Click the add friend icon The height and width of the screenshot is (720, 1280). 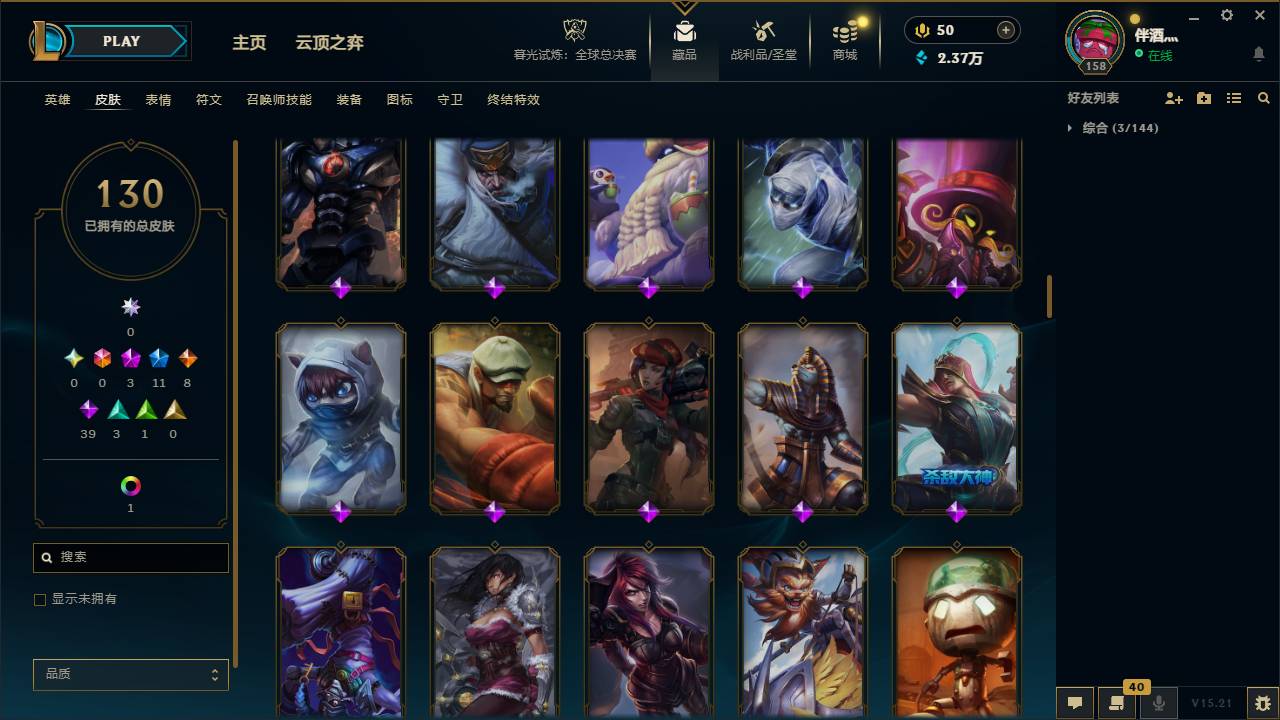(1174, 97)
